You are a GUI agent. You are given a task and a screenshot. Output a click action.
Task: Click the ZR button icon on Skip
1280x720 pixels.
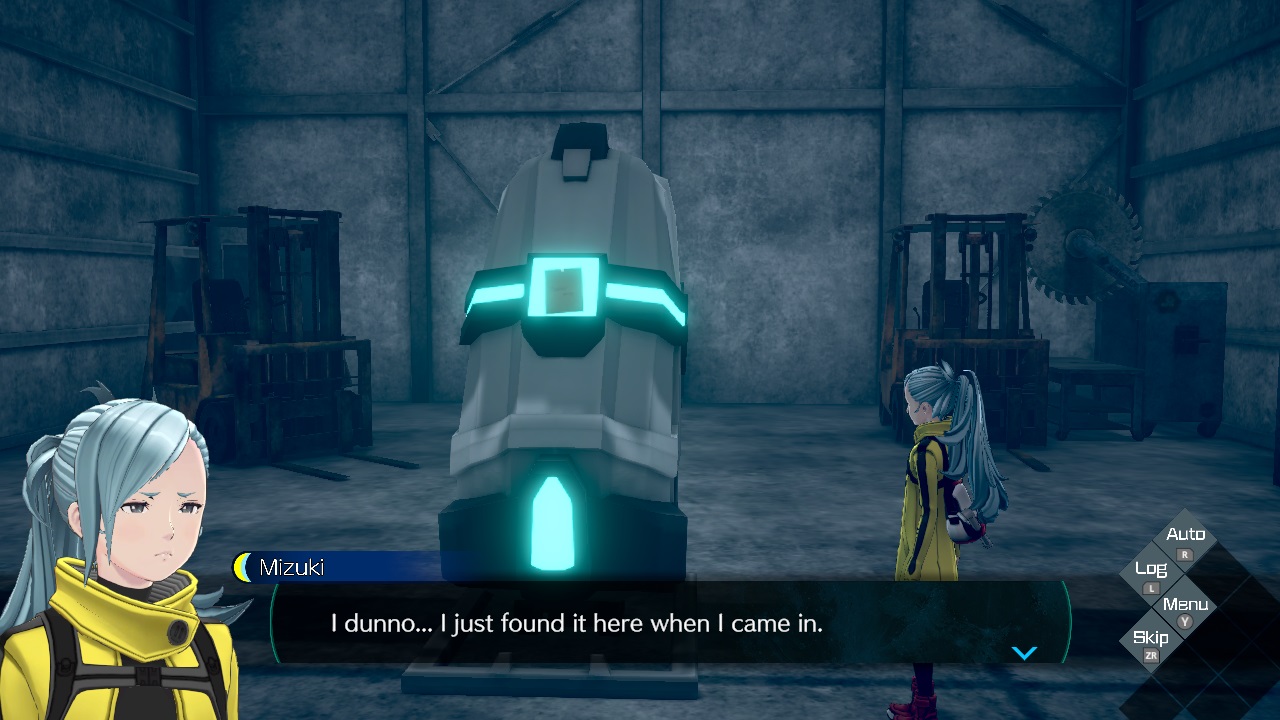pyautogui.click(x=1151, y=655)
